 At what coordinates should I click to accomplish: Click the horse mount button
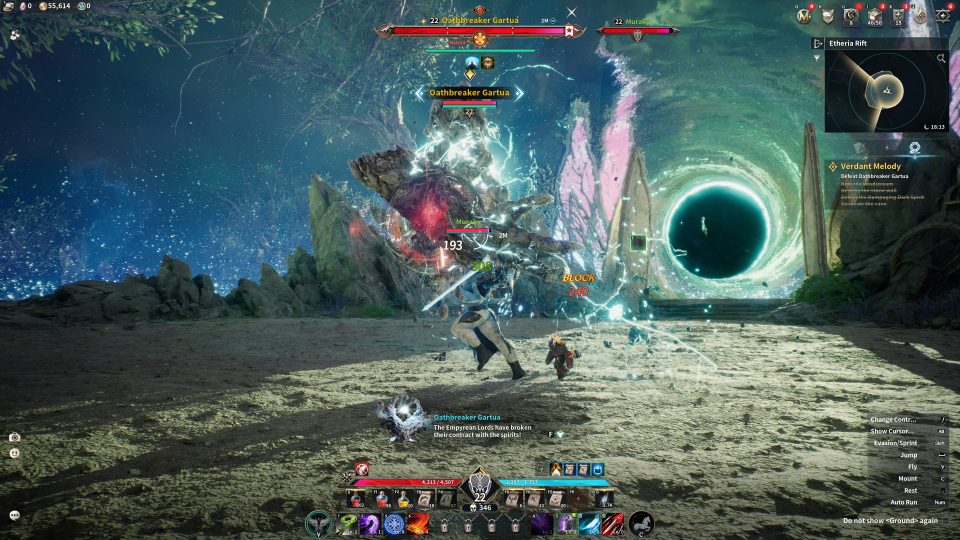pyautogui.click(x=640, y=523)
